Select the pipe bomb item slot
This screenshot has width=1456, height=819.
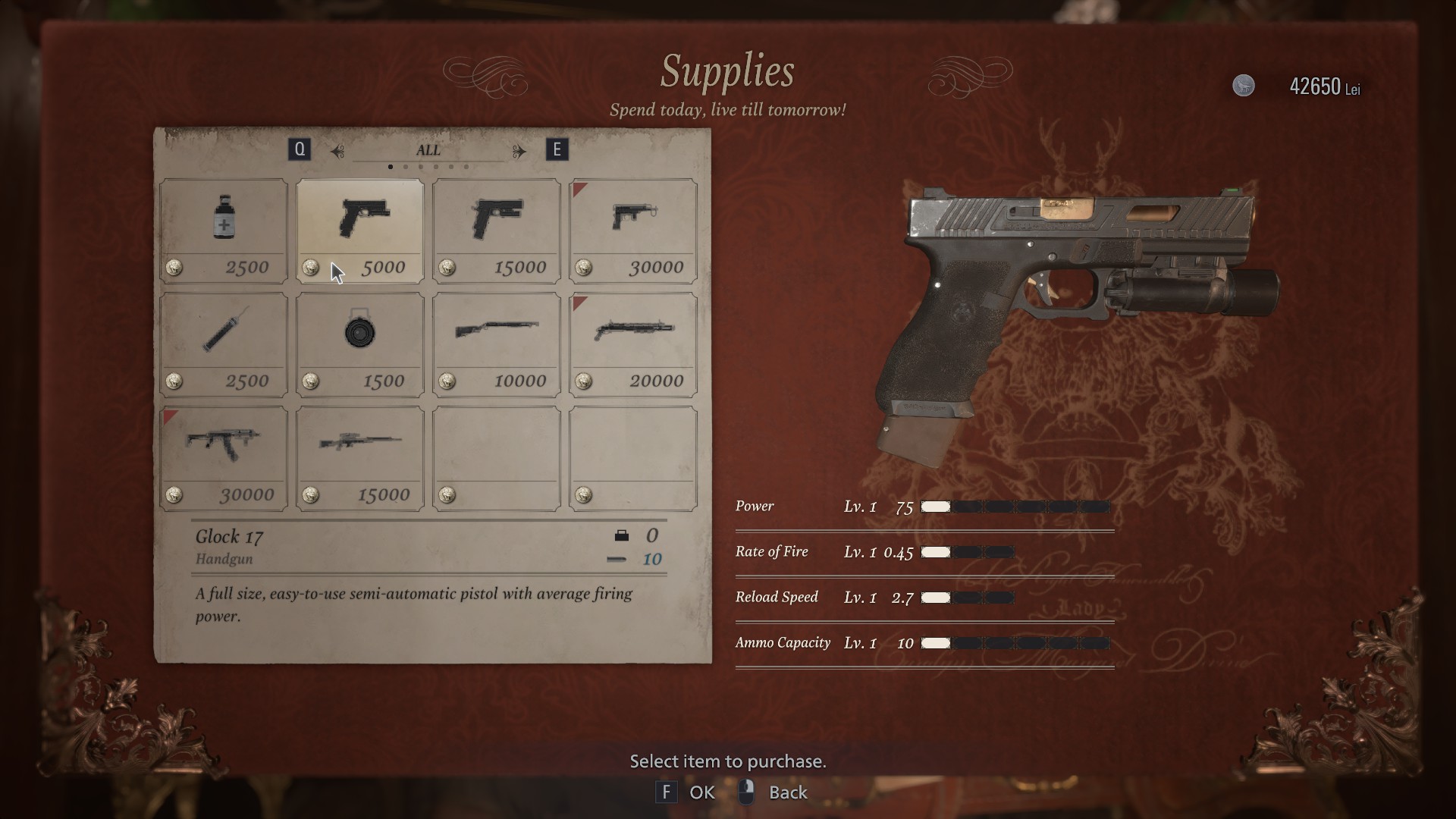(x=224, y=344)
